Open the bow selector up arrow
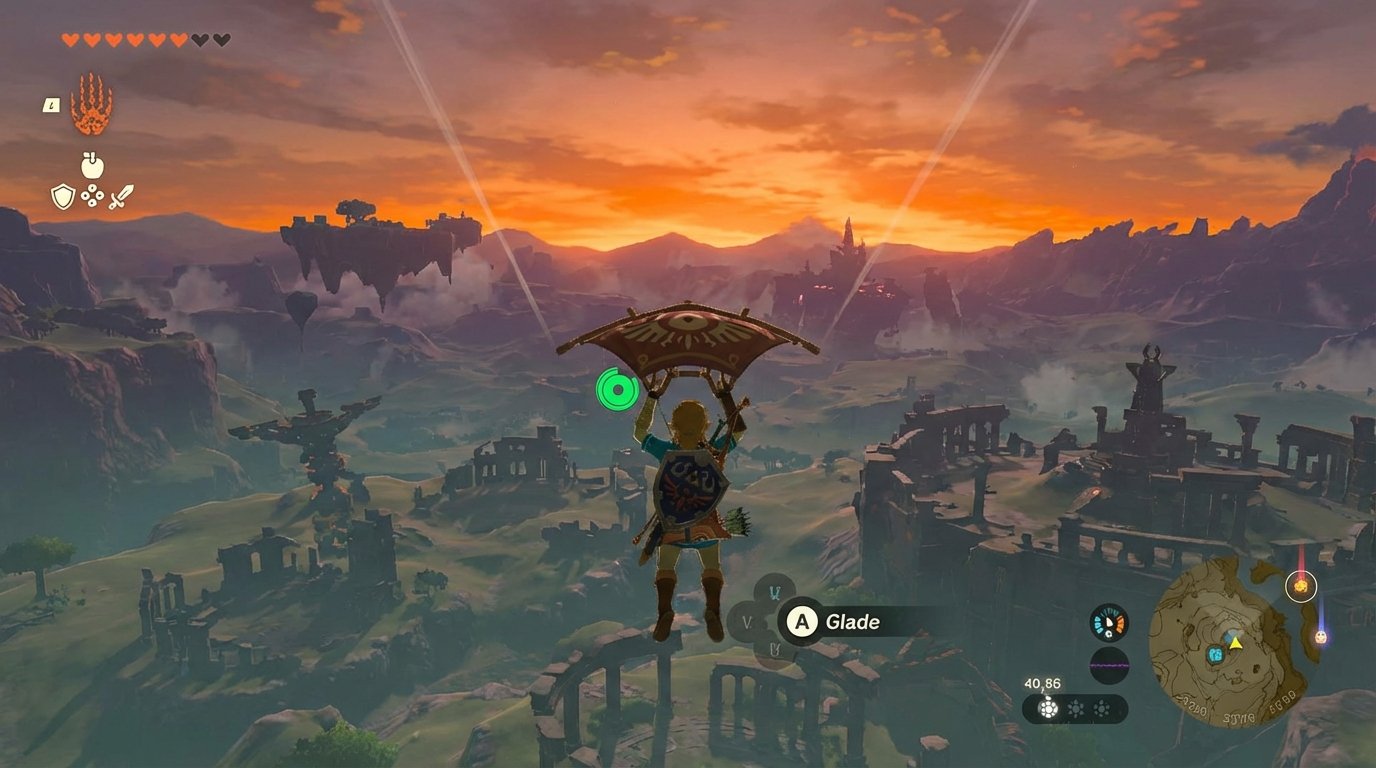The width and height of the screenshot is (1376, 768). [x=775, y=592]
